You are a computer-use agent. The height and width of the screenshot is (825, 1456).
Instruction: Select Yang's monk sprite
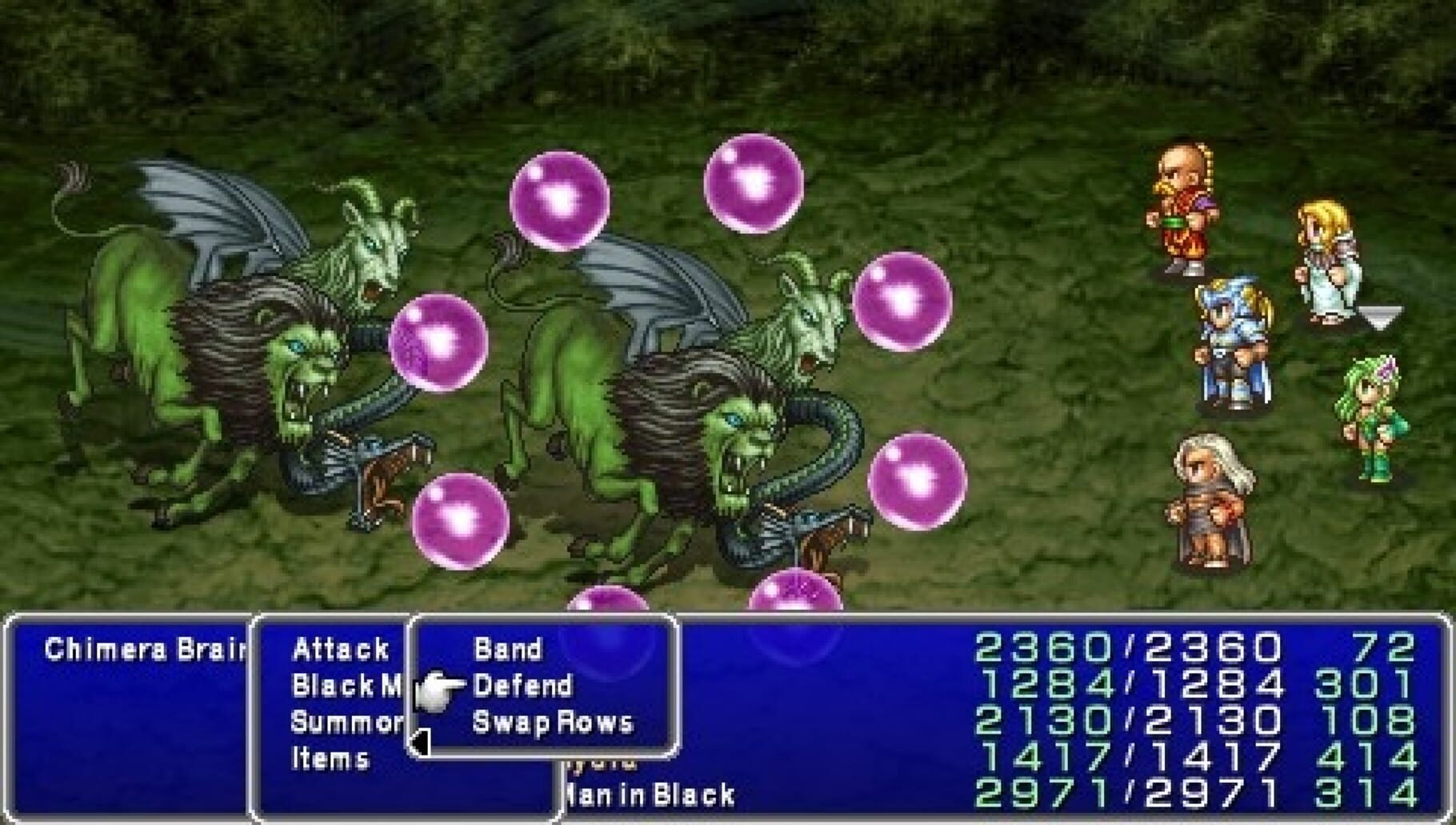(x=1183, y=206)
